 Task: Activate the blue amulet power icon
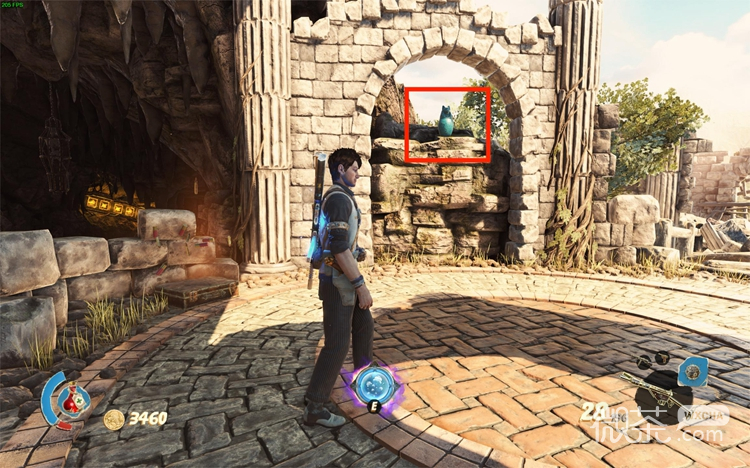[692, 373]
